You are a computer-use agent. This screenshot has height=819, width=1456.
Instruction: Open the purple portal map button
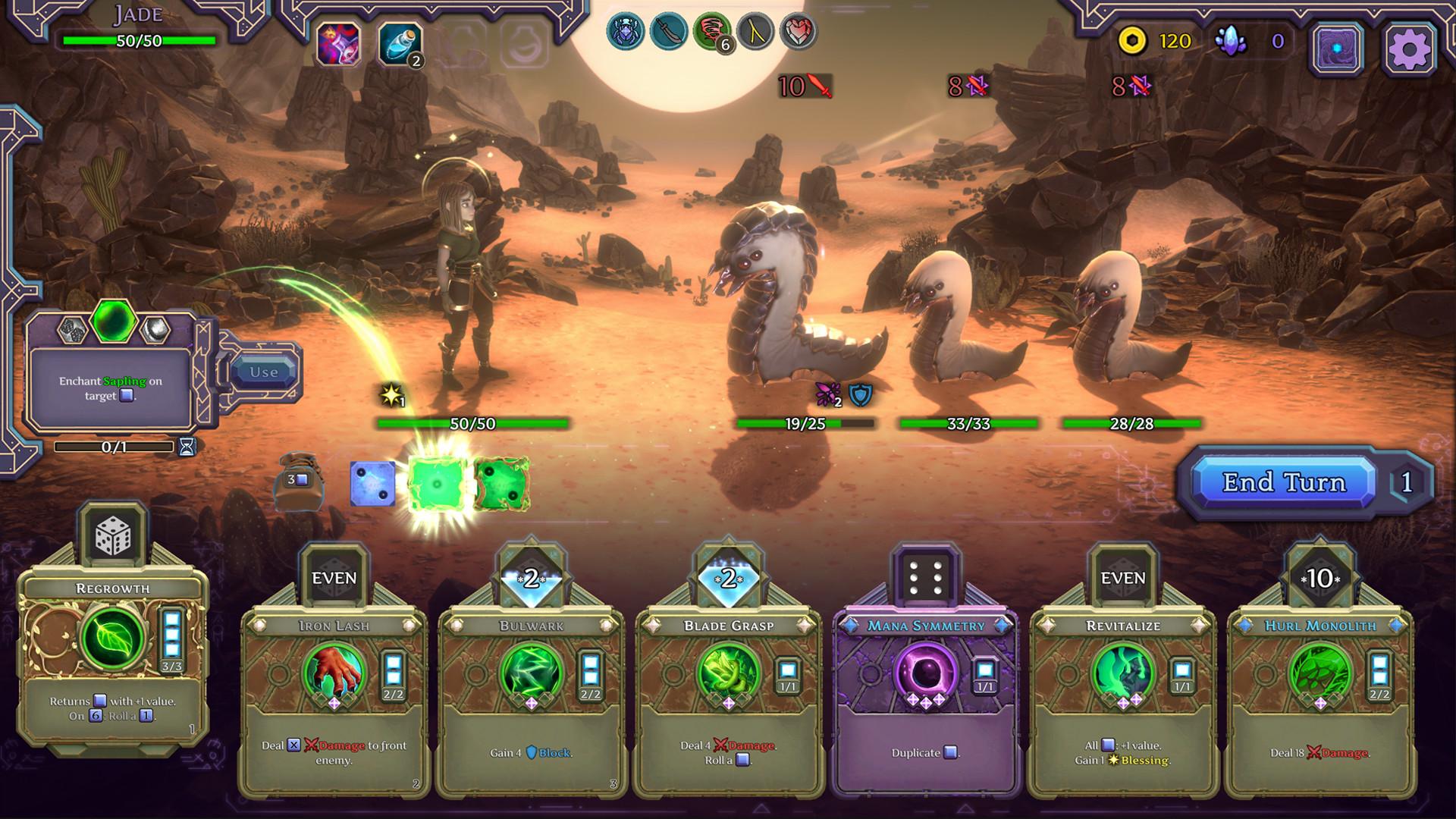point(1338,49)
